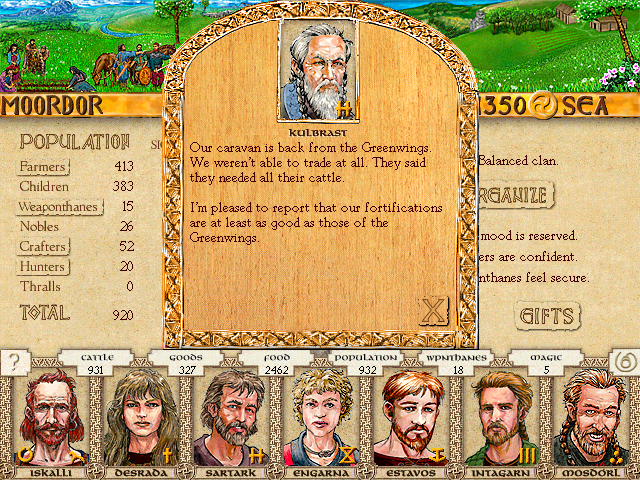This screenshot has width=640, height=480.
Task: Click the Reorganize button
Action: tap(518, 193)
